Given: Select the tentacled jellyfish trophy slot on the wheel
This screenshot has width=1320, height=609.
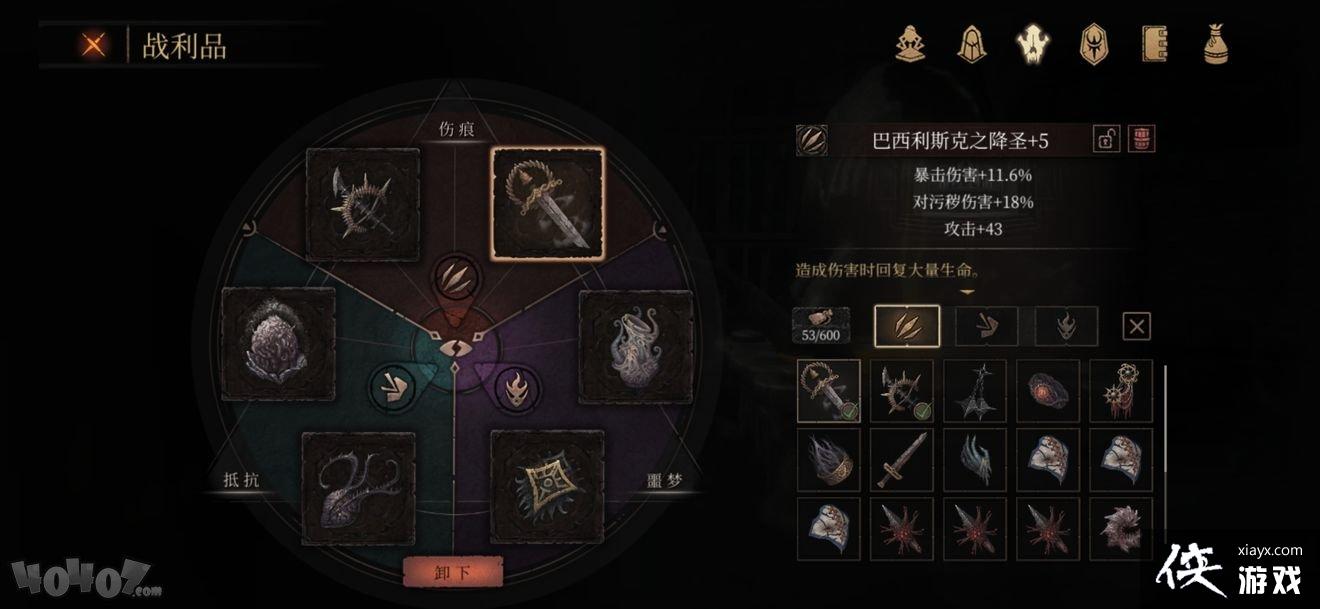Looking at the screenshot, I should coord(636,346).
